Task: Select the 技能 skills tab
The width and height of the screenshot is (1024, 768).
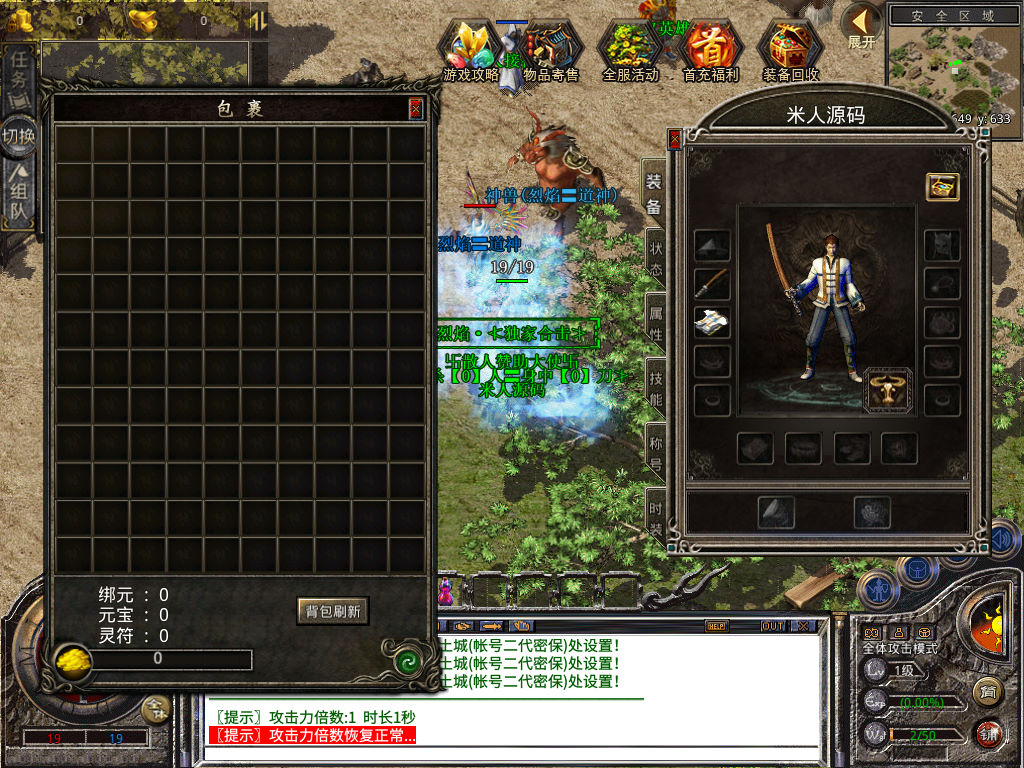Action: tap(655, 389)
